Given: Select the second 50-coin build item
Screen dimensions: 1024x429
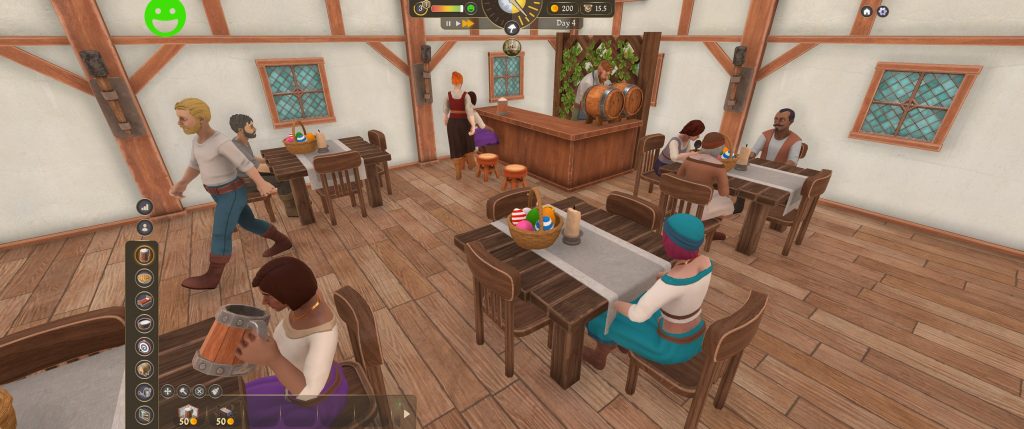Looking at the screenshot, I should click(225, 414).
